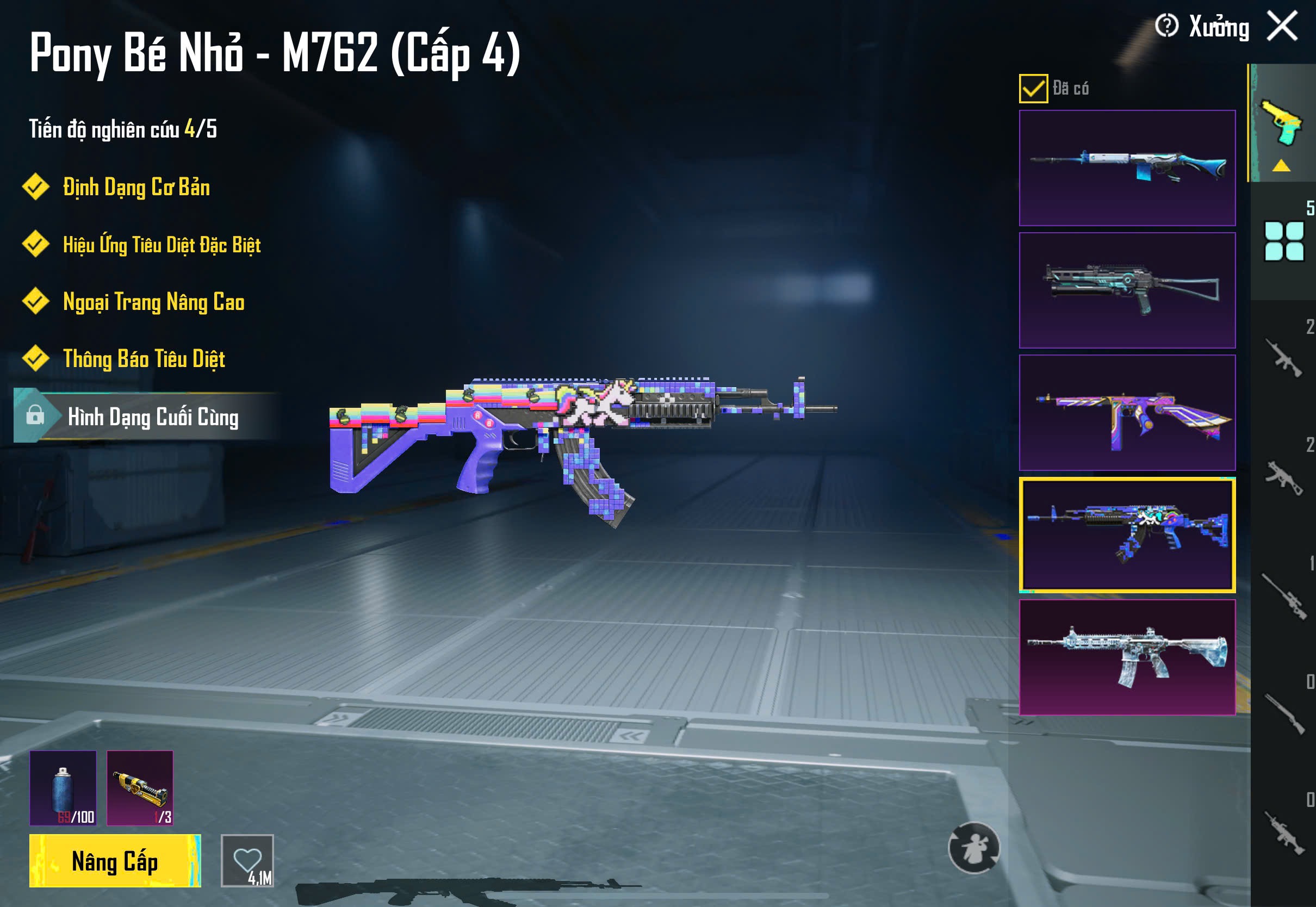Switch to the four-squares all weapons category
Viewport: 1316px width, 907px height.
pos(1283,241)
